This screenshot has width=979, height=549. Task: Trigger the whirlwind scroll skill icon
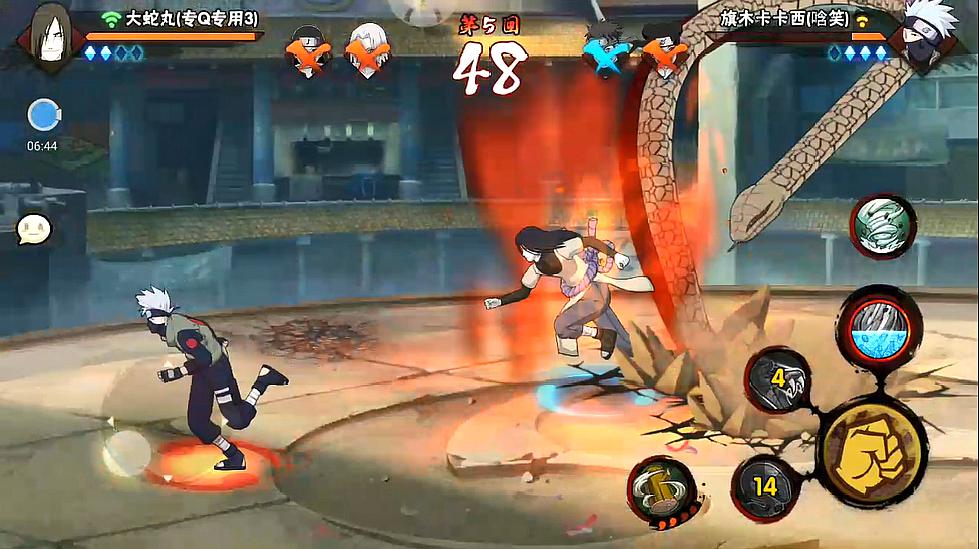point(883,226)
